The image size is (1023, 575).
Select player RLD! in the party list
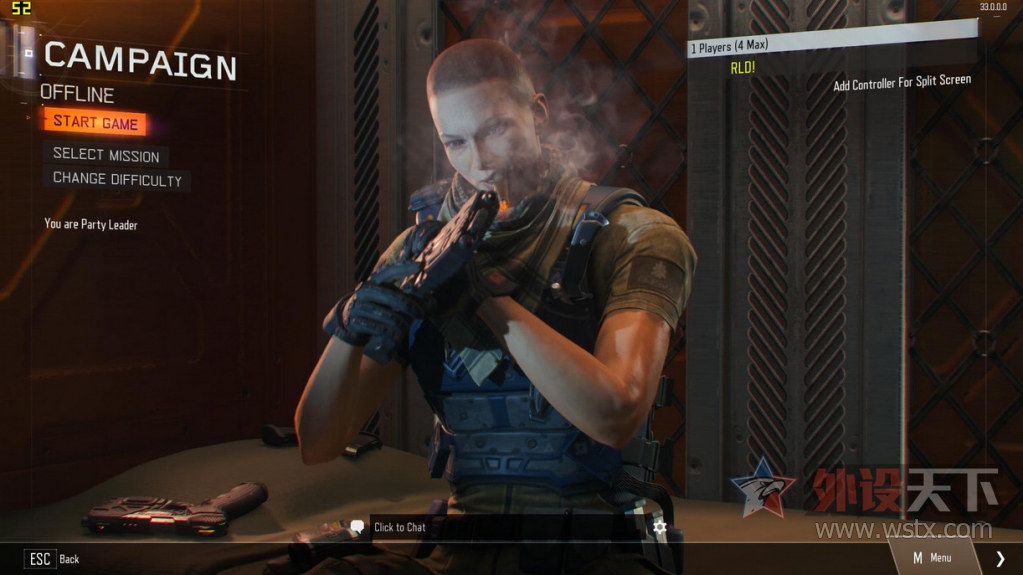point(742,68)
